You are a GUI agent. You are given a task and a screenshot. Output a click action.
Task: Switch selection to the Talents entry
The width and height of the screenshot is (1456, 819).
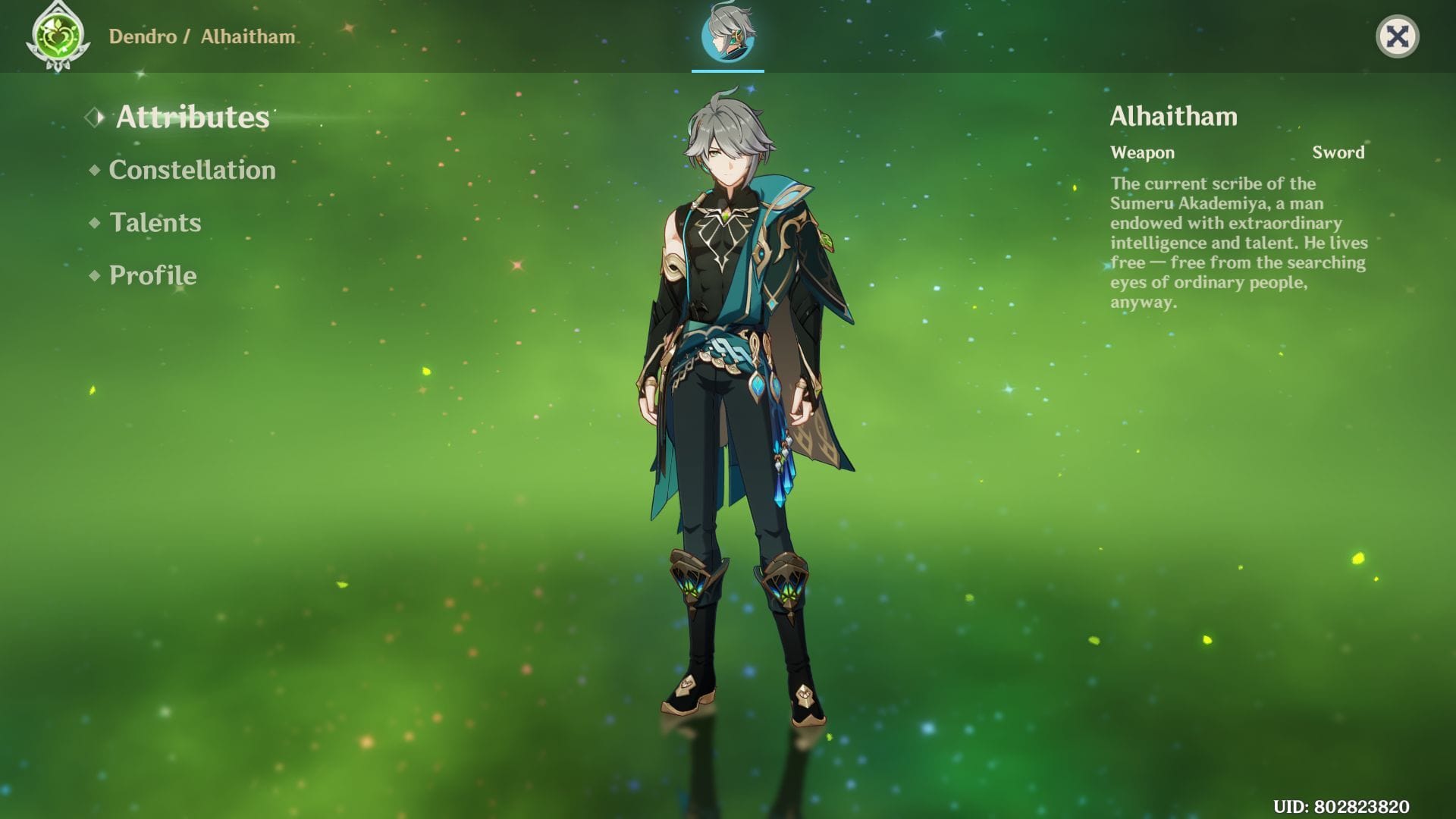coord(155,223)
